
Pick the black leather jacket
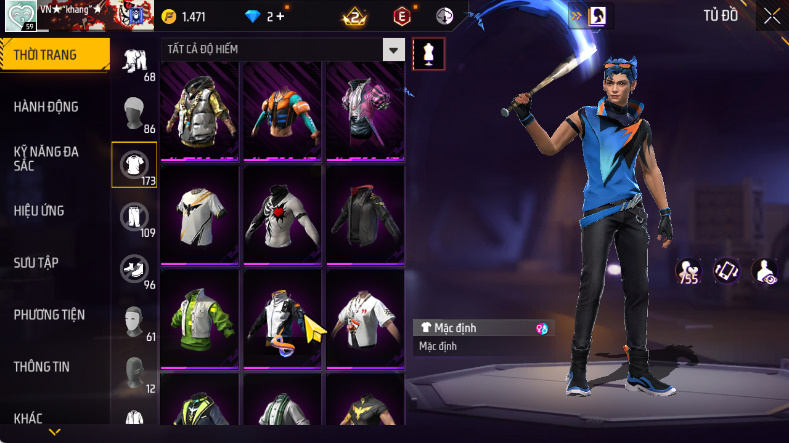click(x=365, y=212)
